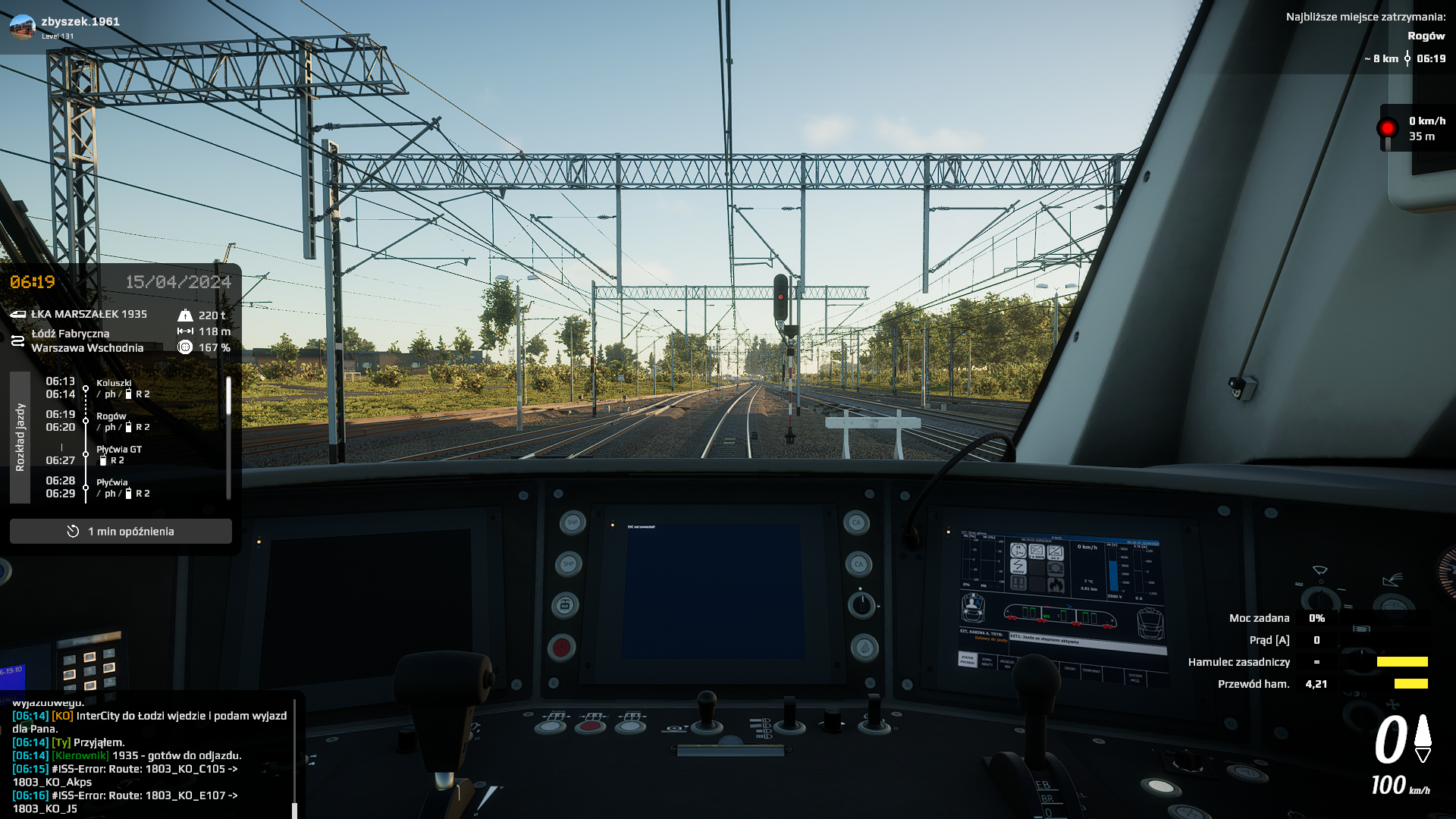Click the 1 min opóźnienia delay bar
The image size is (1456, 819).
(x=121, y=532)
